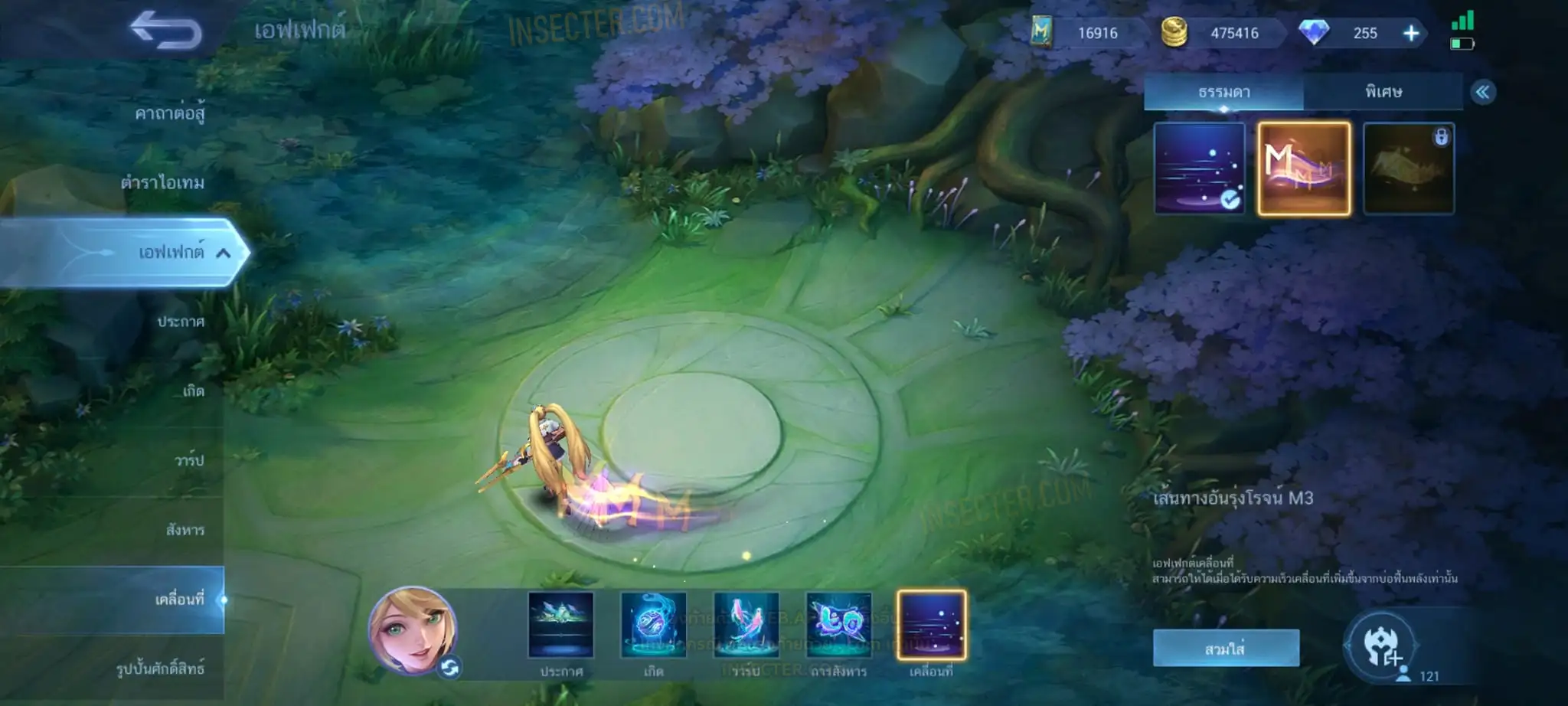This screenshot has width=1568, height=706.
Task: Open the คาถาต่อสู้ menu entry
Action: click(169, 114)
